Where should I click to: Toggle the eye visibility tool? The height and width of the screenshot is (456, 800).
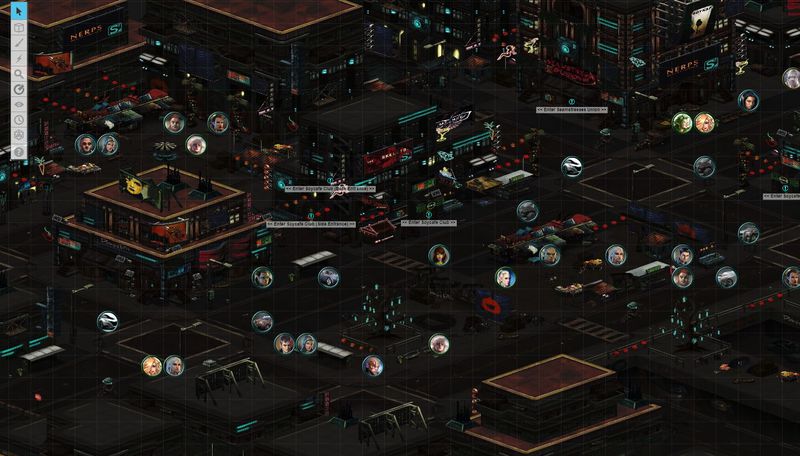(x=18, y=104)
